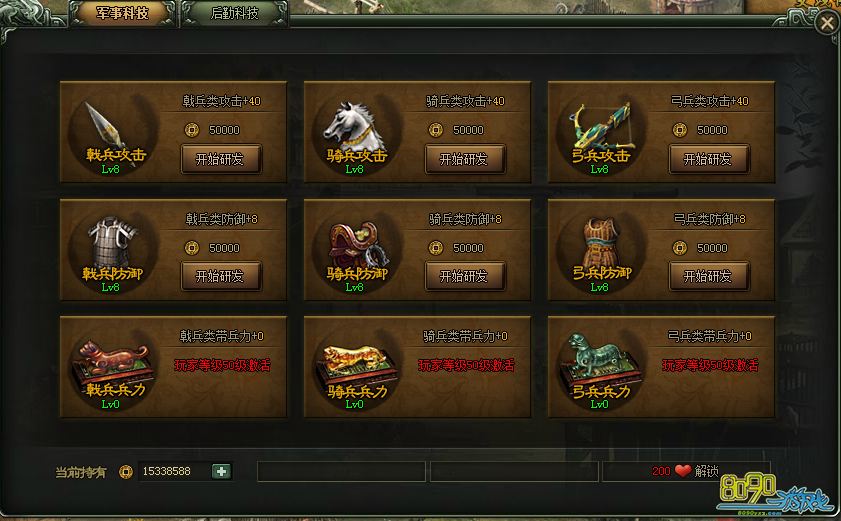Start research for 弓兵攻击
The height and width of the screenshot is (521, 841).
pyautogui.click(x=708, y=159)
